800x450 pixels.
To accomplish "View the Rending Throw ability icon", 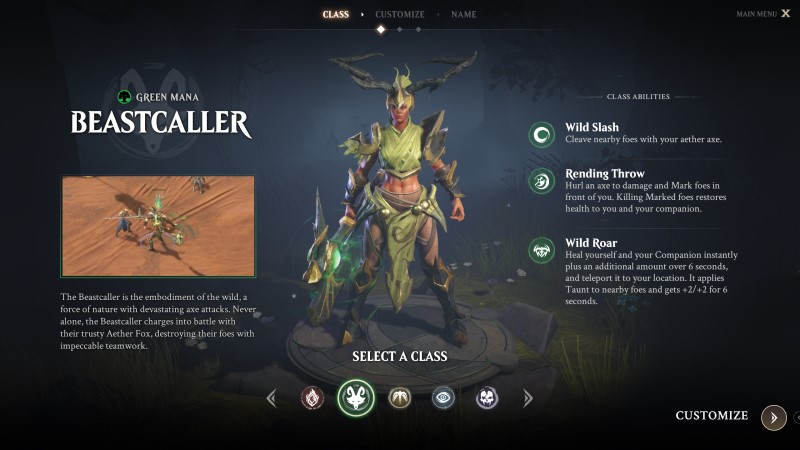I will point(542,180).
